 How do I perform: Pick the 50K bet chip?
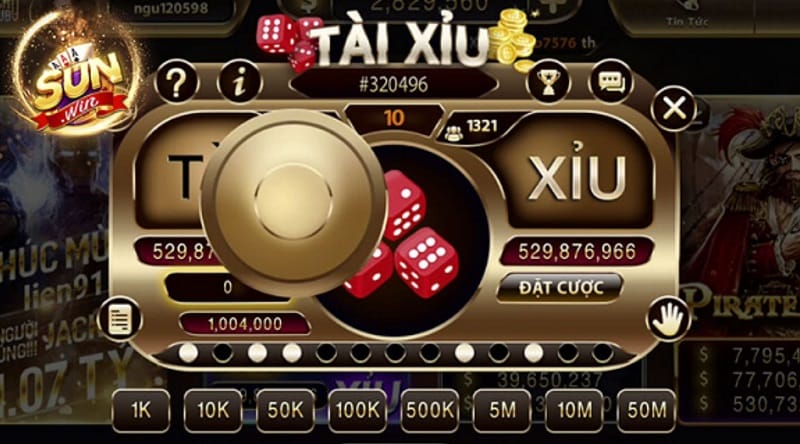(285, 410)
